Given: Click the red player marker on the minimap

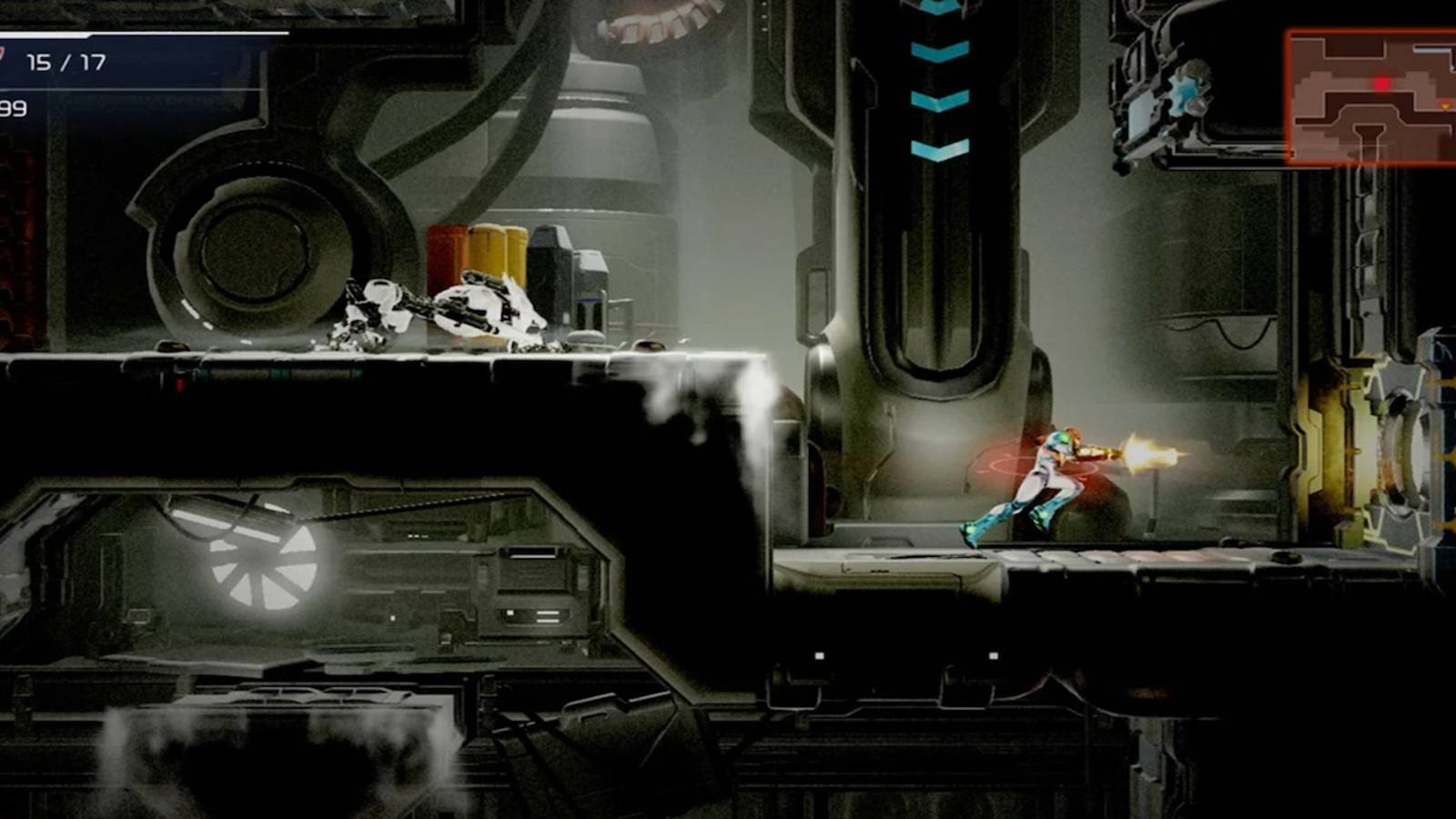Looking at the screenshot, I should 1380,83.
